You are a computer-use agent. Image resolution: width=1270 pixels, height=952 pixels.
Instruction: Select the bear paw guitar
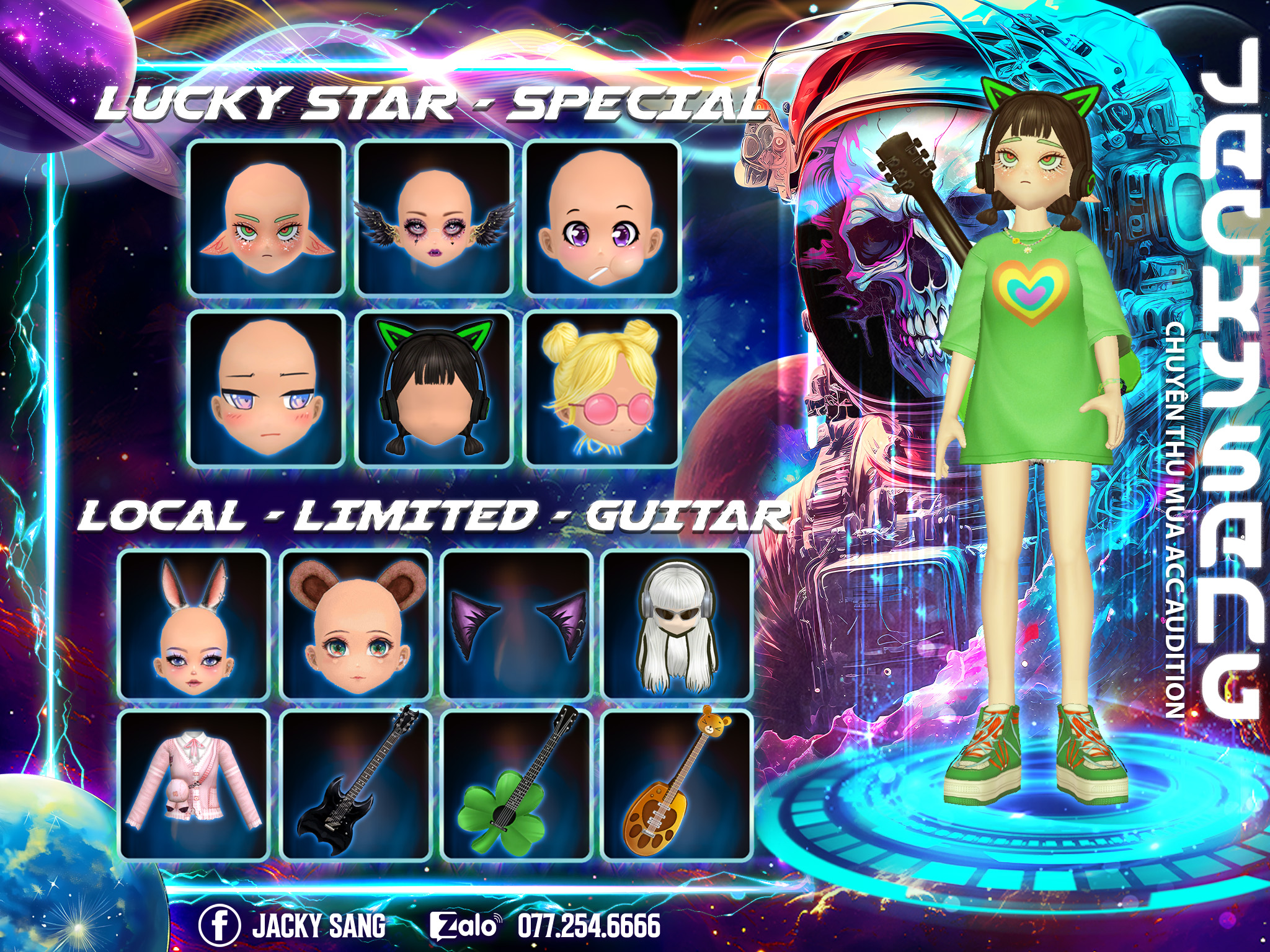[677, 785]
